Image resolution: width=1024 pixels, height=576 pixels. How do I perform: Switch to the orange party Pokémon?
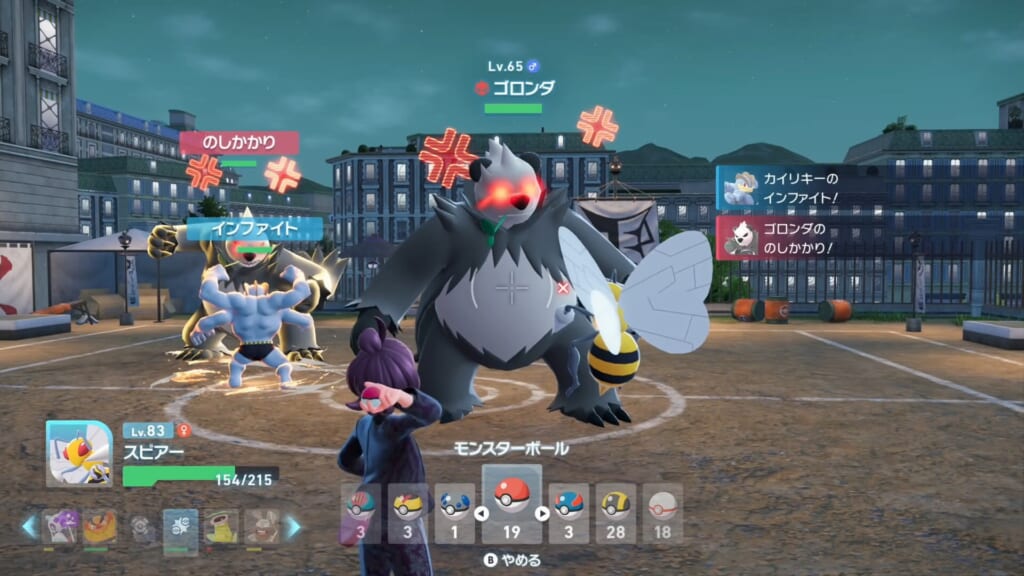click(100, 527)
